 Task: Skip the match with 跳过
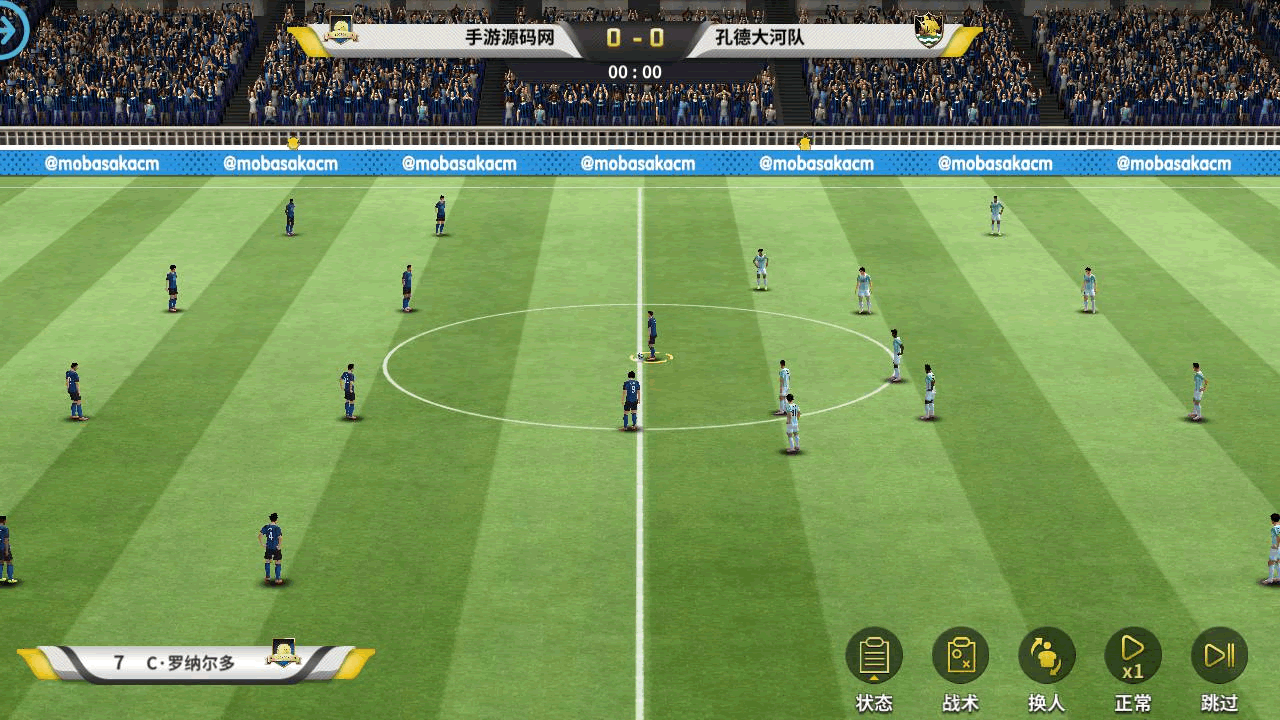[x=1219, y=657]
